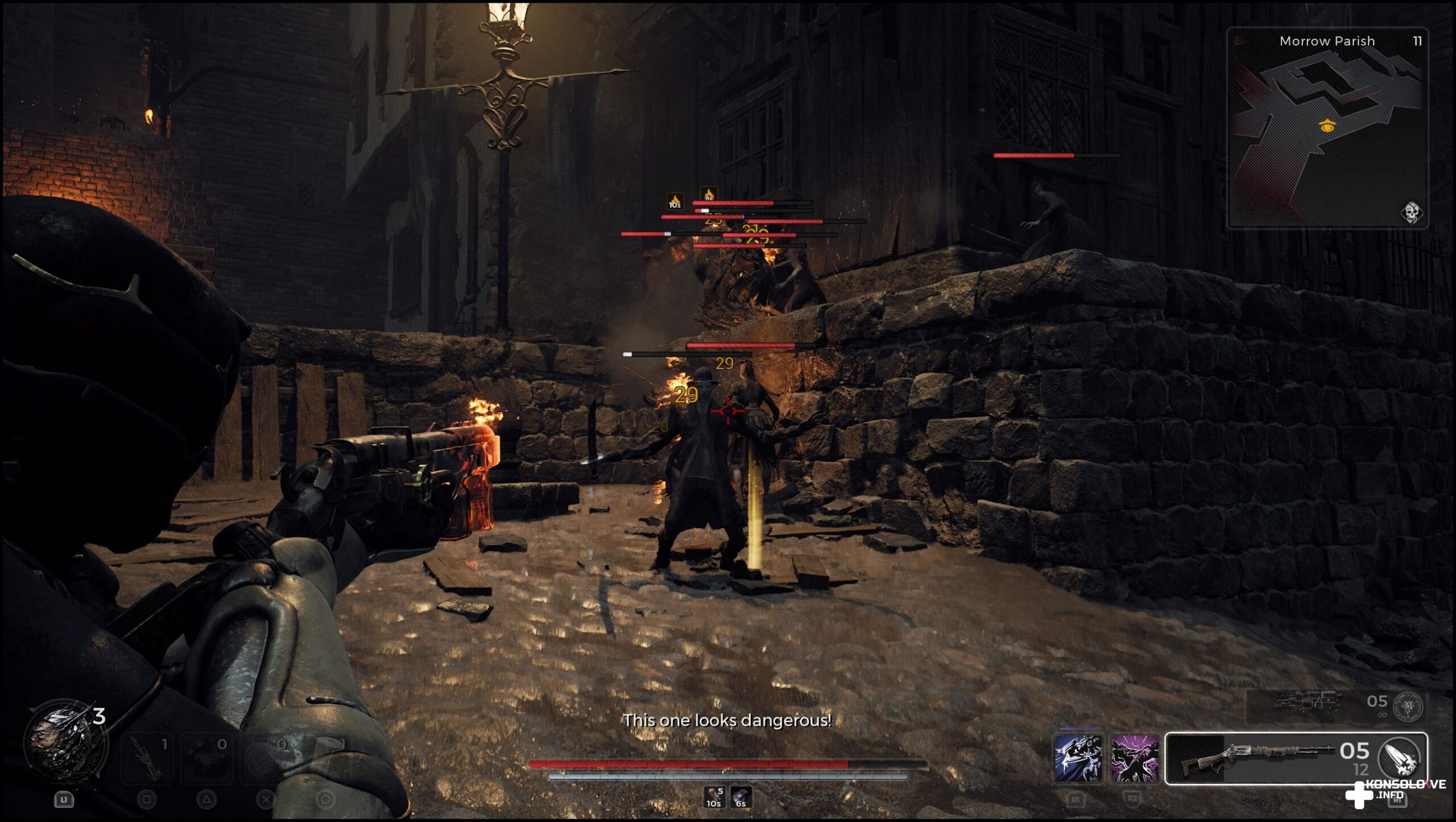This screenshot has height=822, width=1456.
Task: Activate the purple archetype skill icon
Action: coord(1135,758)
